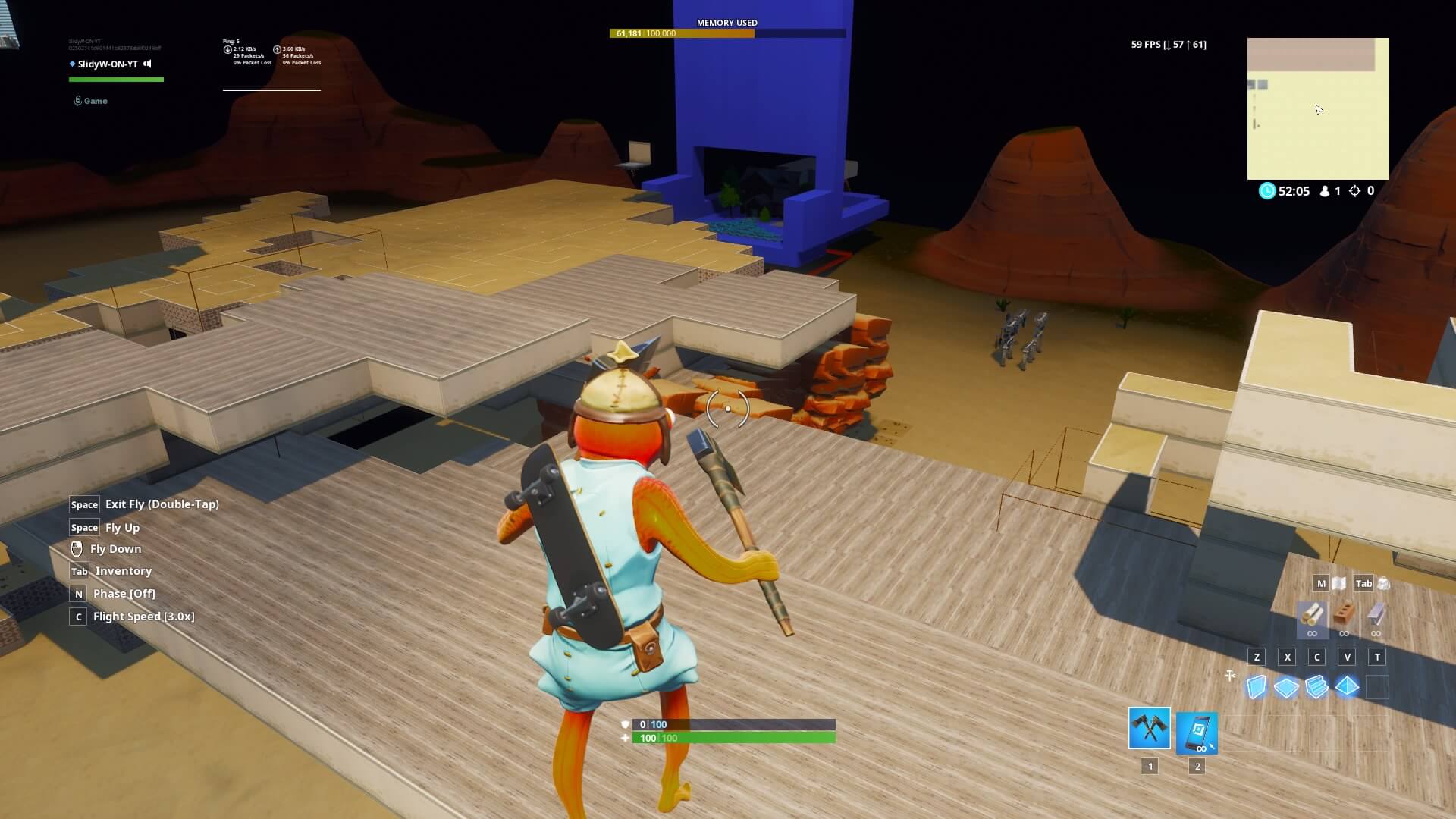Image resolution: width=1456 pixels, height=819 pixels.
Task: Cycle the Flight Speed [3.0x] setting
Action: coord(144,617)
